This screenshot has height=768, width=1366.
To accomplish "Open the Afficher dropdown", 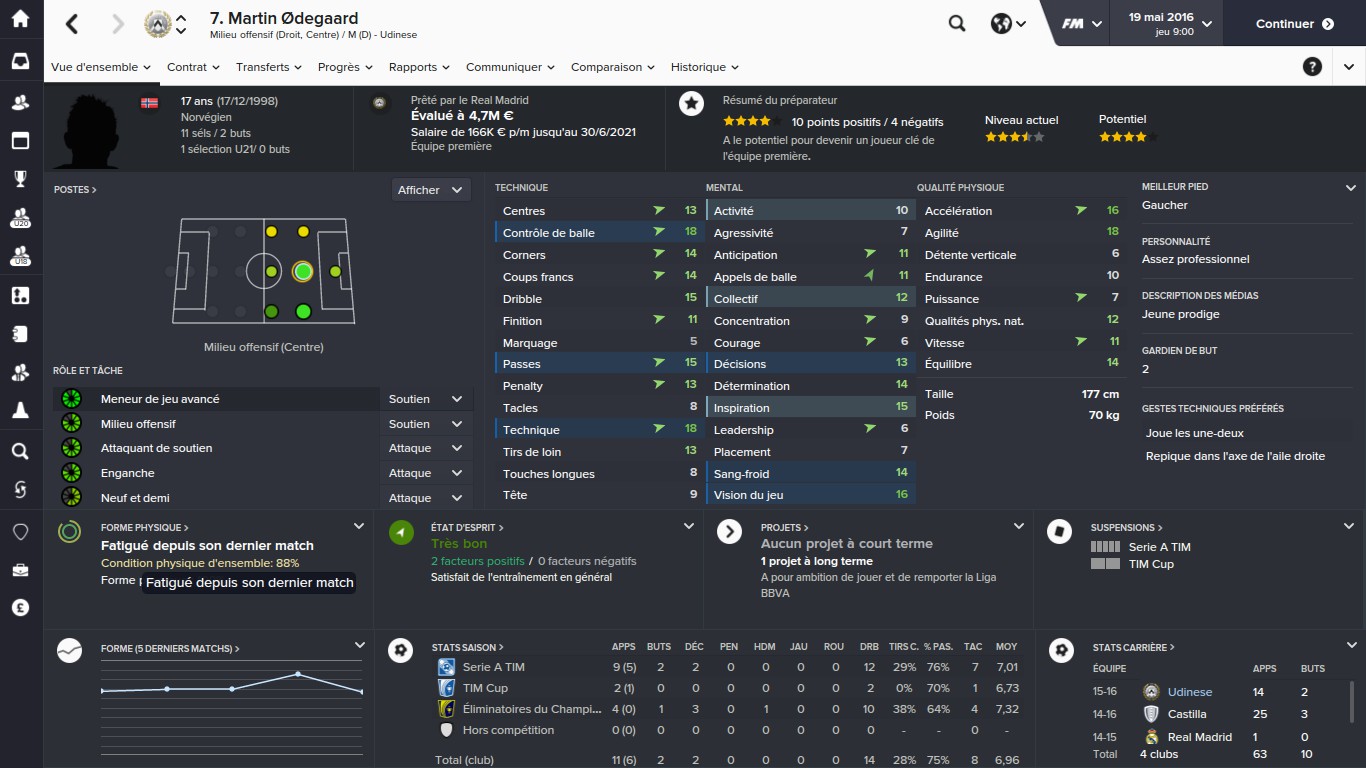I will [x=431, y=190].
